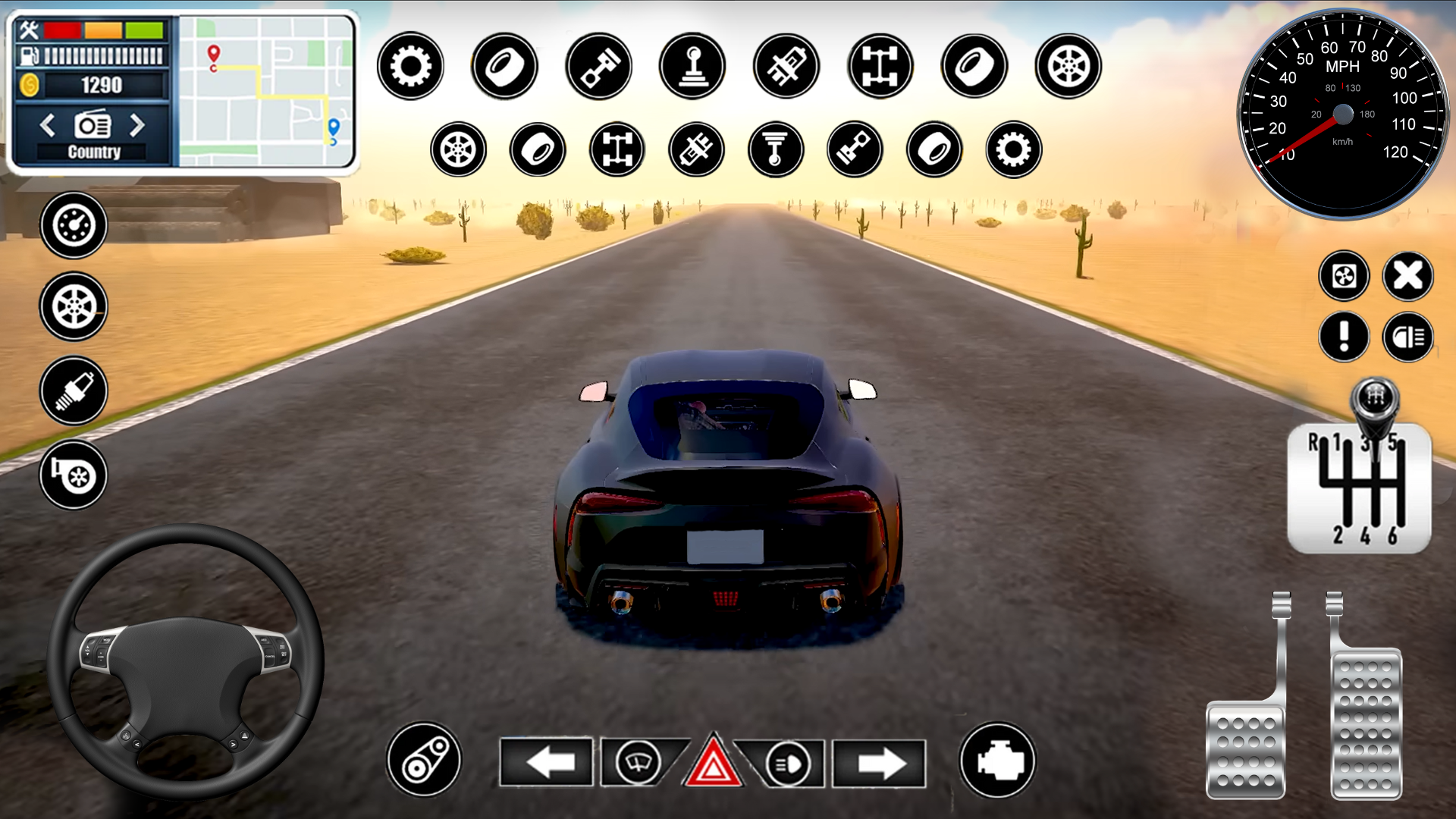Tap the Country radio station label
Viewport: 1456px width, 819px height.
(x=93, y=152)
